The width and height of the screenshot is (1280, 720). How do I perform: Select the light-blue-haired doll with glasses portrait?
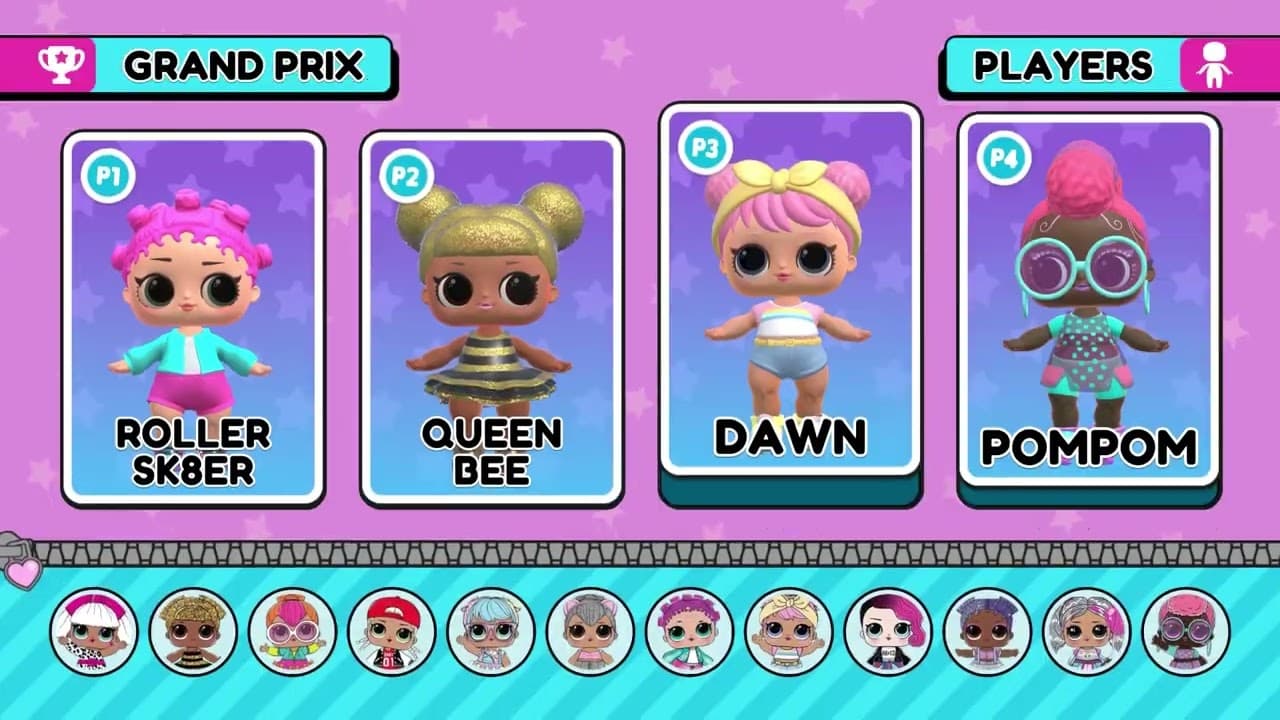491,632
